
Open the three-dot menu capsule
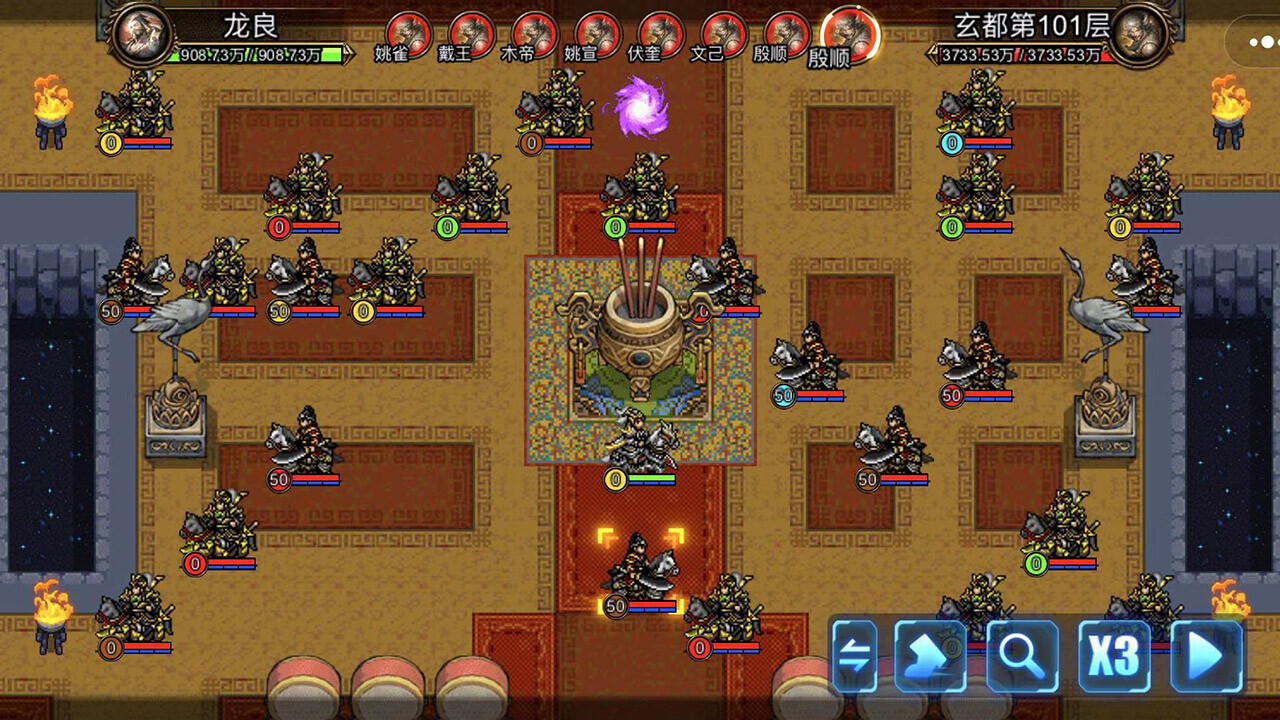[x=1258, y=42]
